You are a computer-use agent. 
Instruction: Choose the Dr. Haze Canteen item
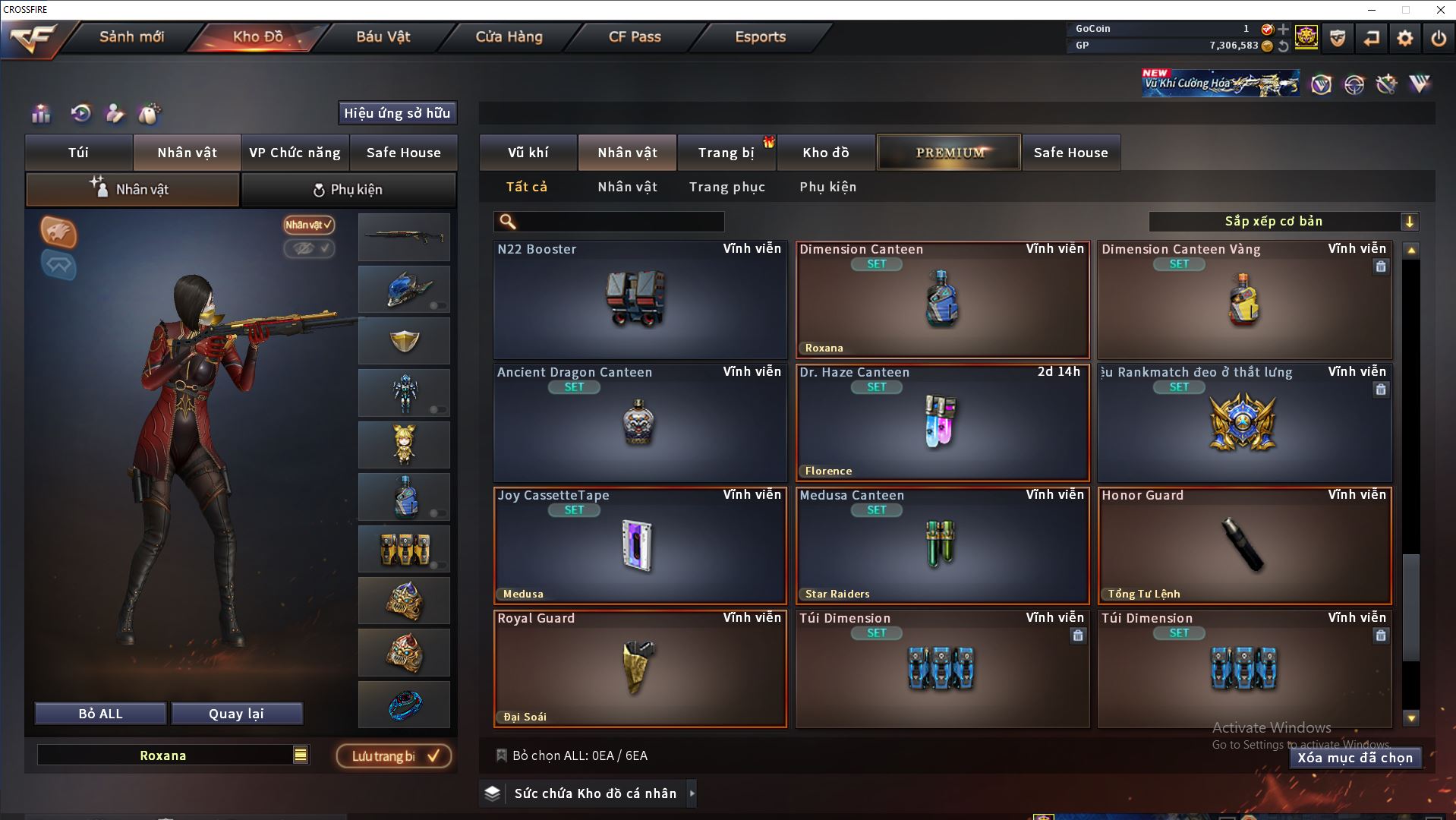click(942, 423)
